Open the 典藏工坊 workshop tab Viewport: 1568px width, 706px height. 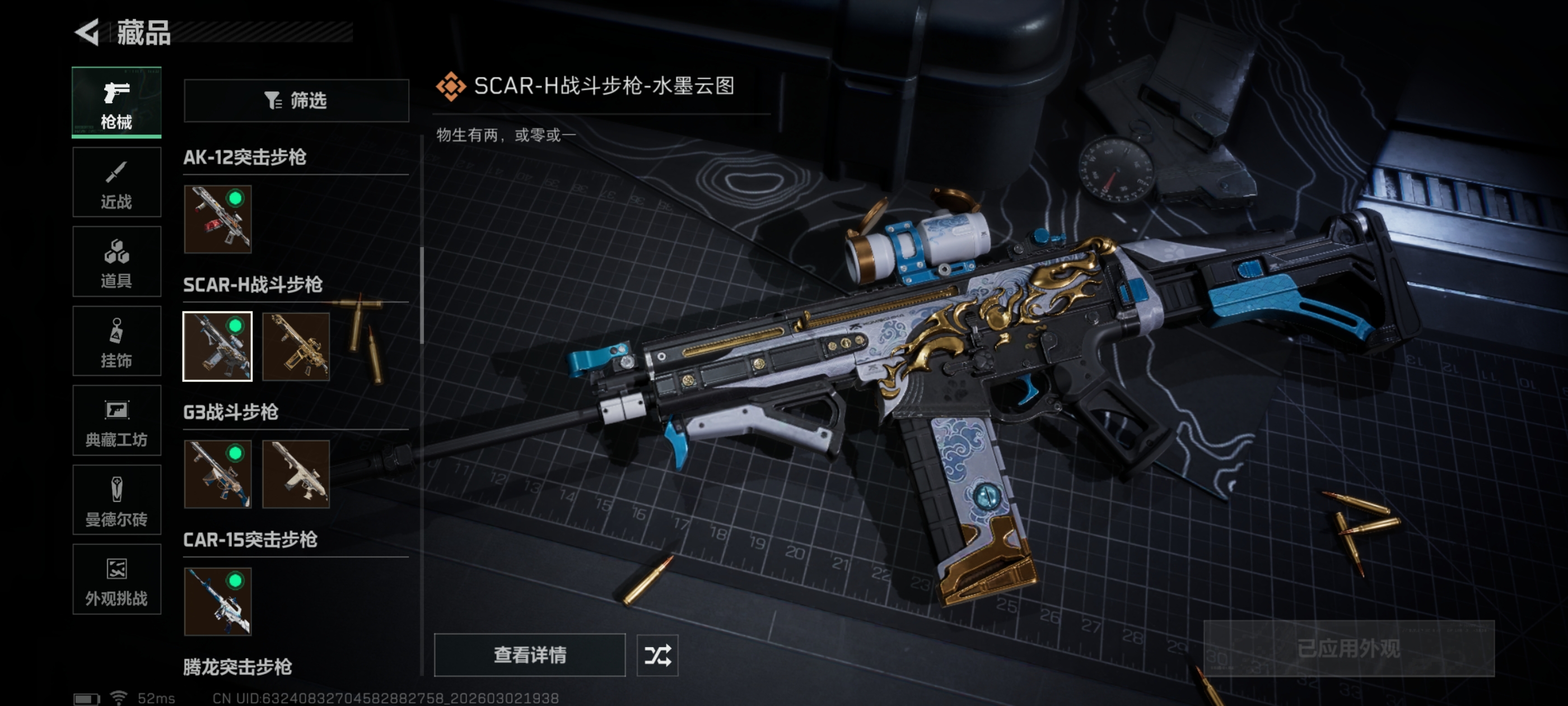[x=116, y=420]
